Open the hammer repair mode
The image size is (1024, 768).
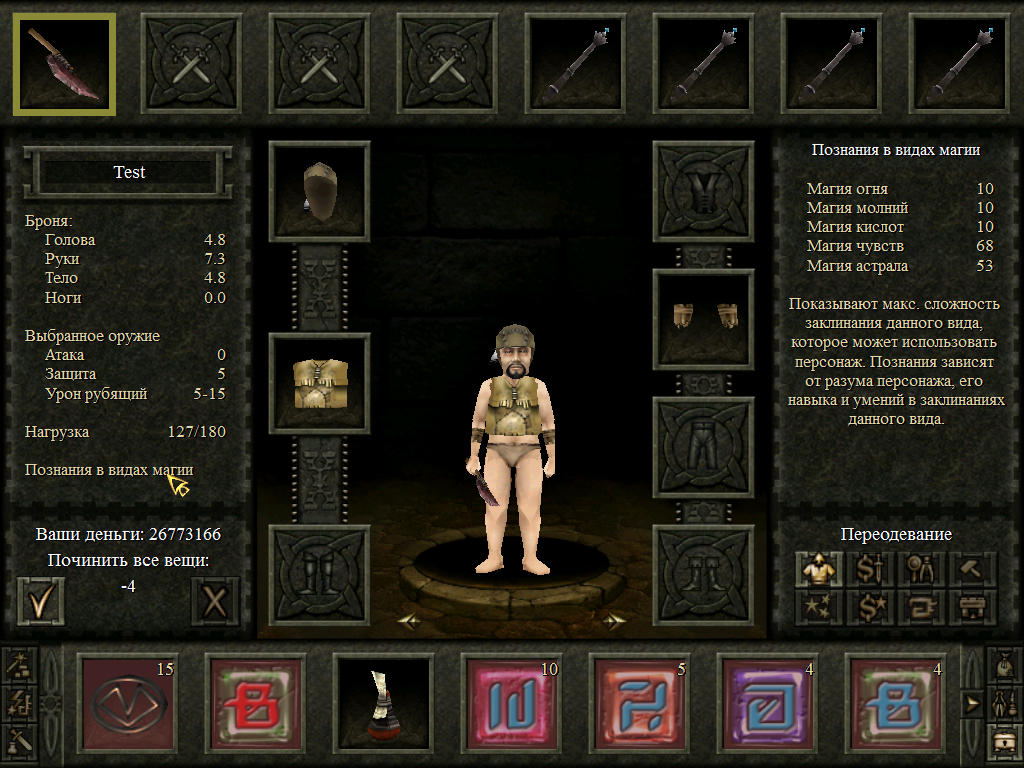click(x=969, y=570)
